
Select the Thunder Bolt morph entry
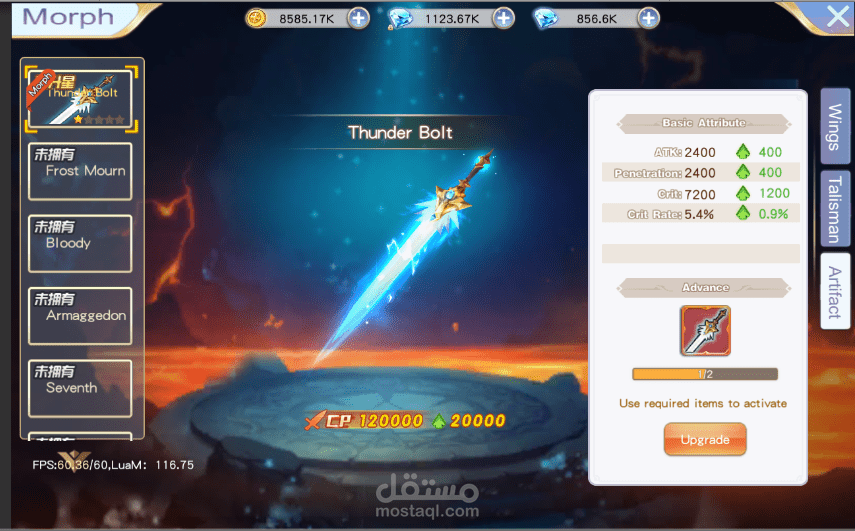tap(82, 97)
